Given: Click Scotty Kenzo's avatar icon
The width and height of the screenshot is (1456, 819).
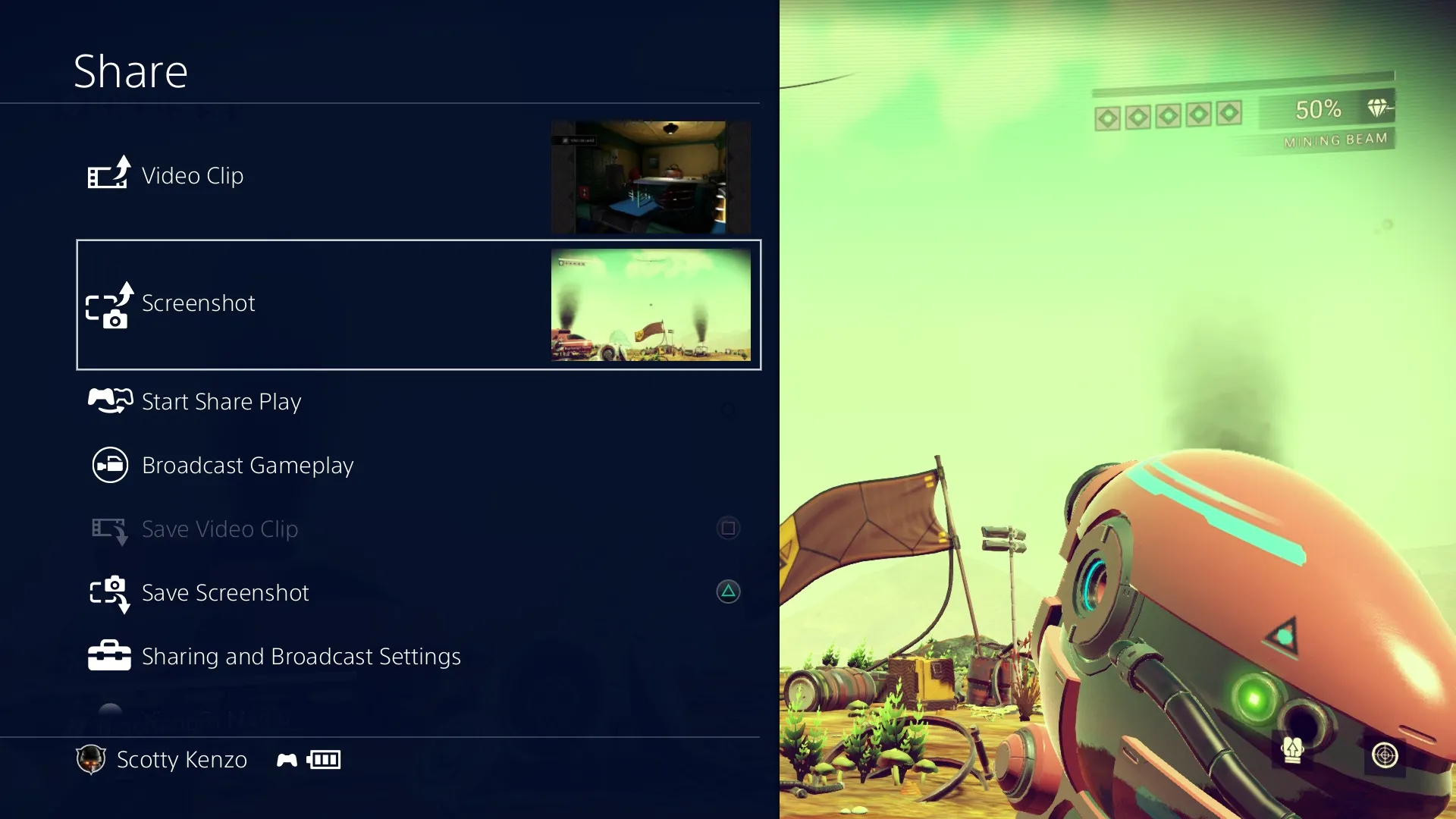Looking at the screenshot, I should click(x=91, y=760).
